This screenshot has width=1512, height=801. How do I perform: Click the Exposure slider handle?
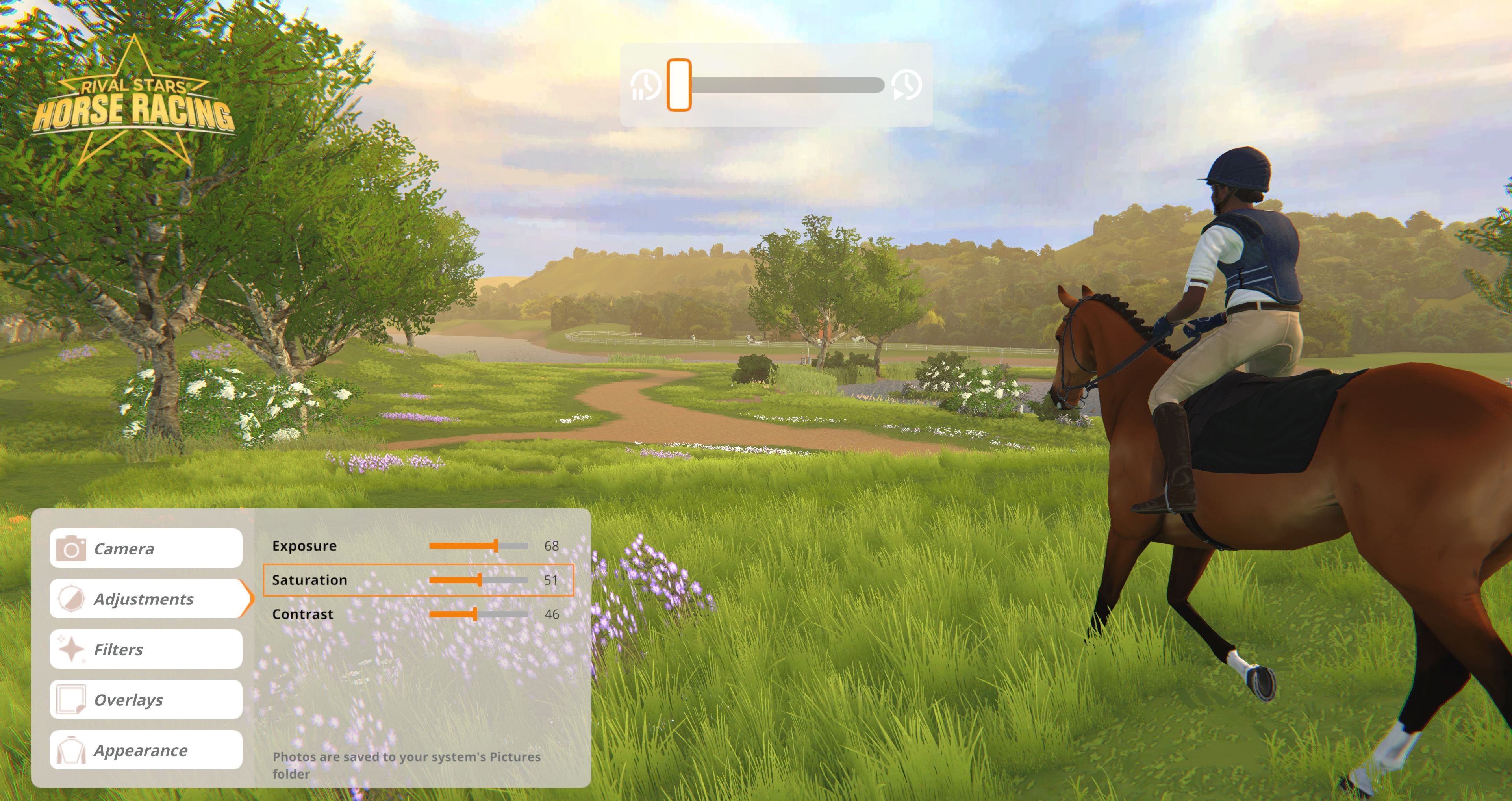(x=496, y=545)
